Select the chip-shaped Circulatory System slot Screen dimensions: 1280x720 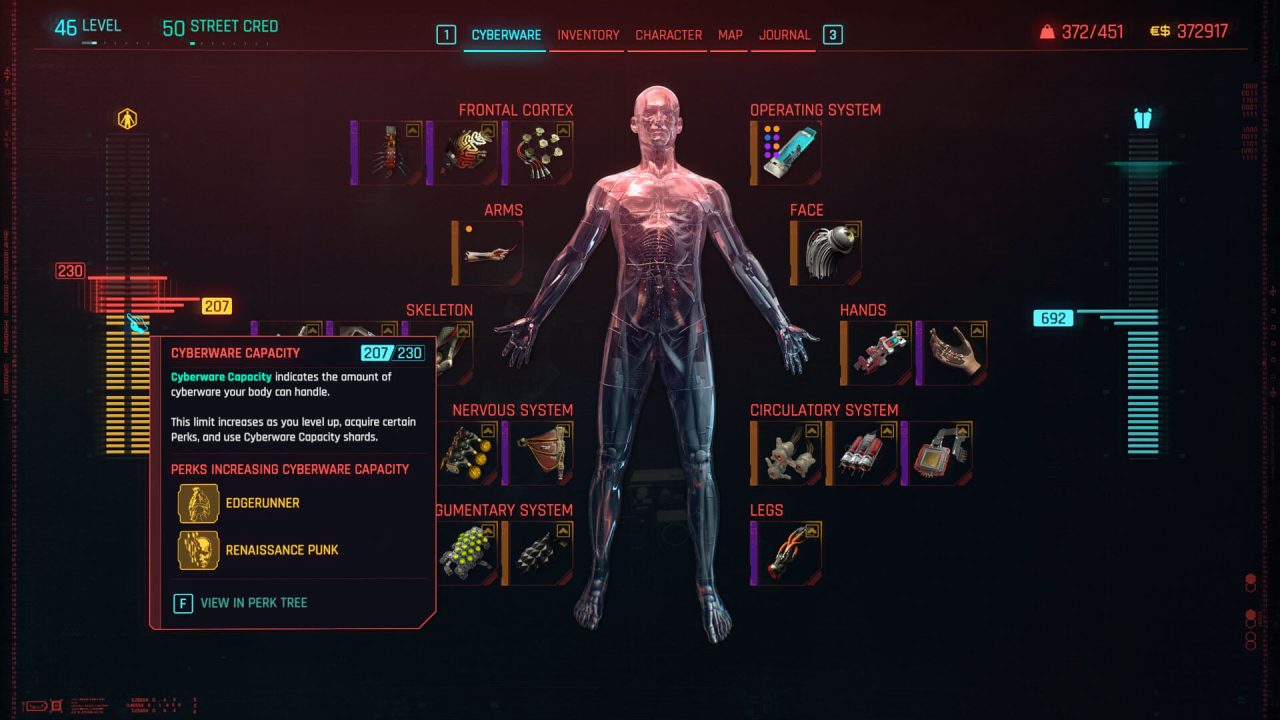[938, 453]
